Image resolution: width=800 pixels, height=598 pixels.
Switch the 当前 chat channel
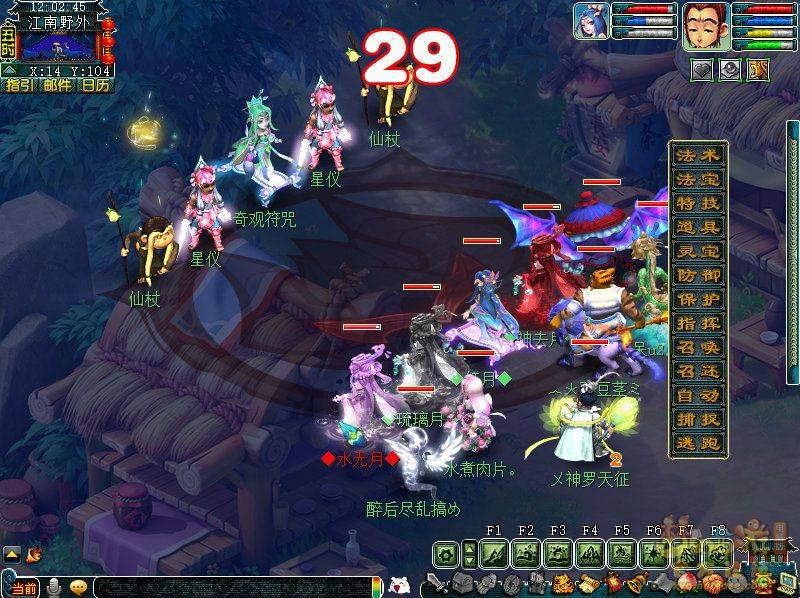[27, 586]
